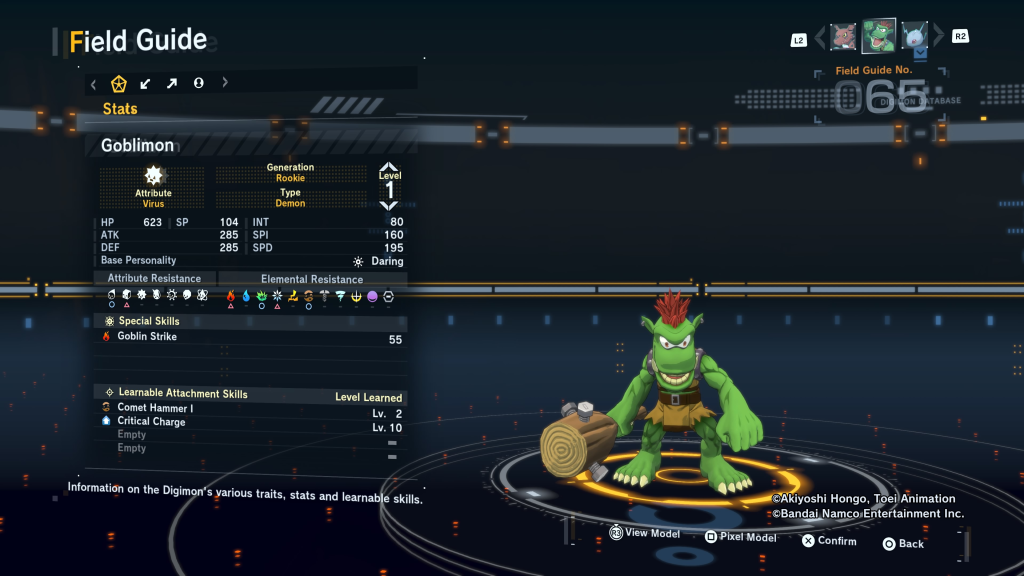Go to next Digimon with right arrow

pyautogui.click(x=938, y=38)
